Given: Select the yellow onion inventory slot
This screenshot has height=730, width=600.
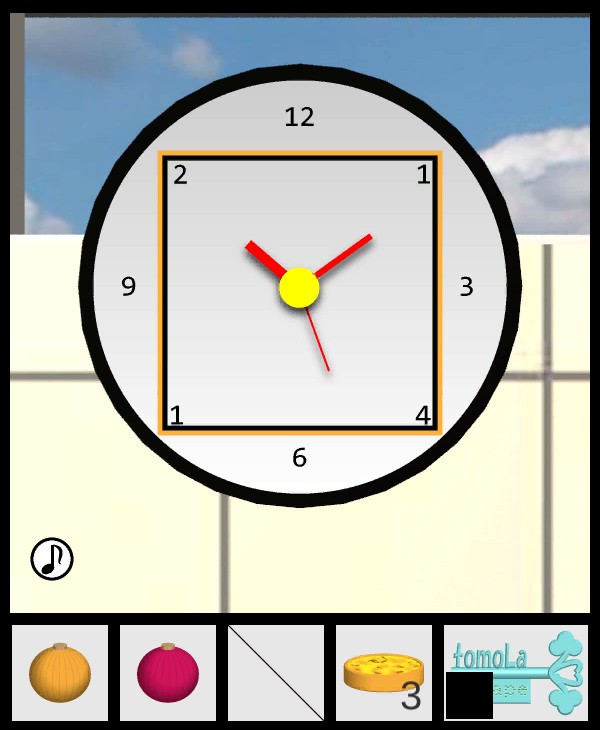Looking at the screenshot, I should click(60, 672).
